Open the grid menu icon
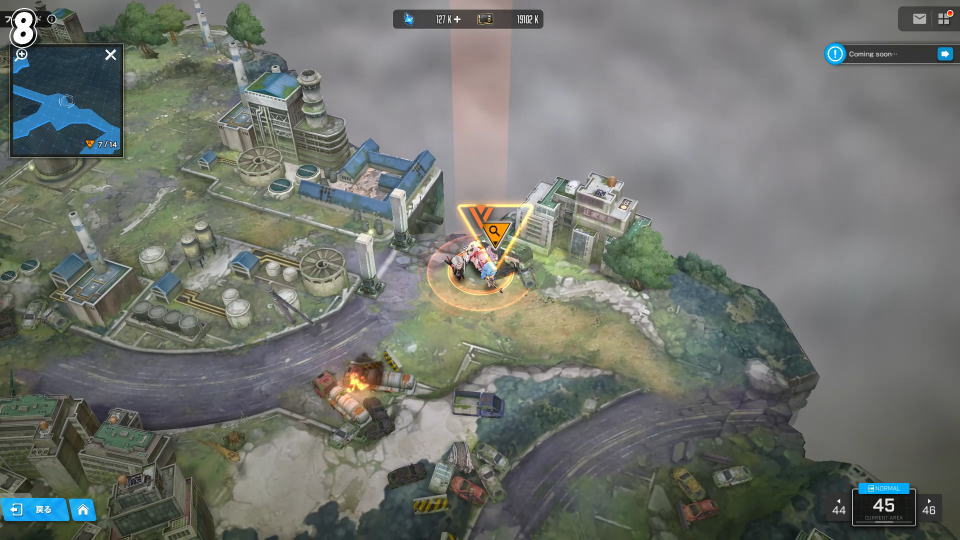 (x=943, y=18)
